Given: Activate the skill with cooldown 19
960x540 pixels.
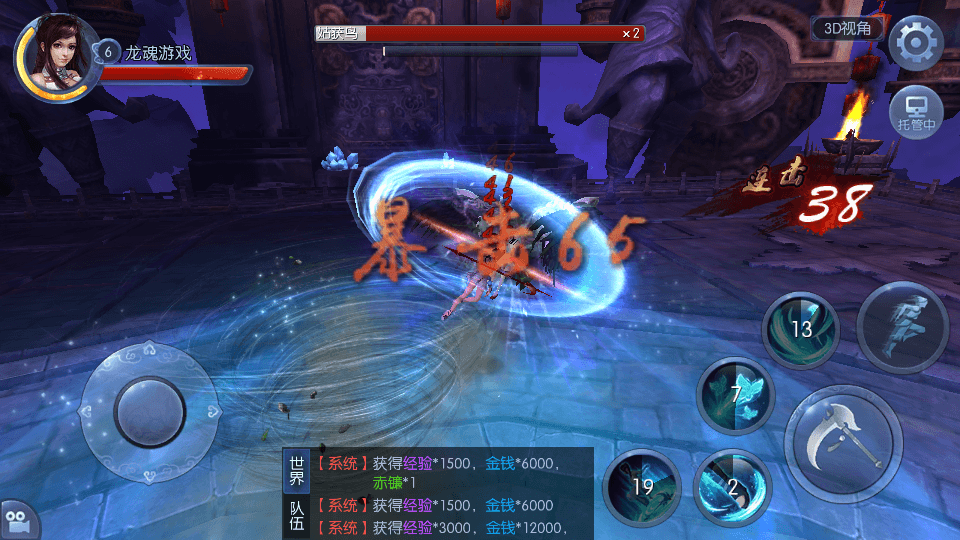Looking at the screenshot, I should pos(642,487).
